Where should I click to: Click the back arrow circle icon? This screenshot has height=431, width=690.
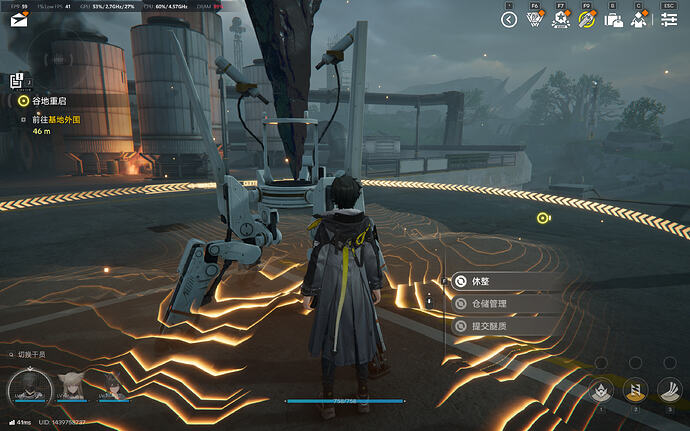[x=509, y=19]
